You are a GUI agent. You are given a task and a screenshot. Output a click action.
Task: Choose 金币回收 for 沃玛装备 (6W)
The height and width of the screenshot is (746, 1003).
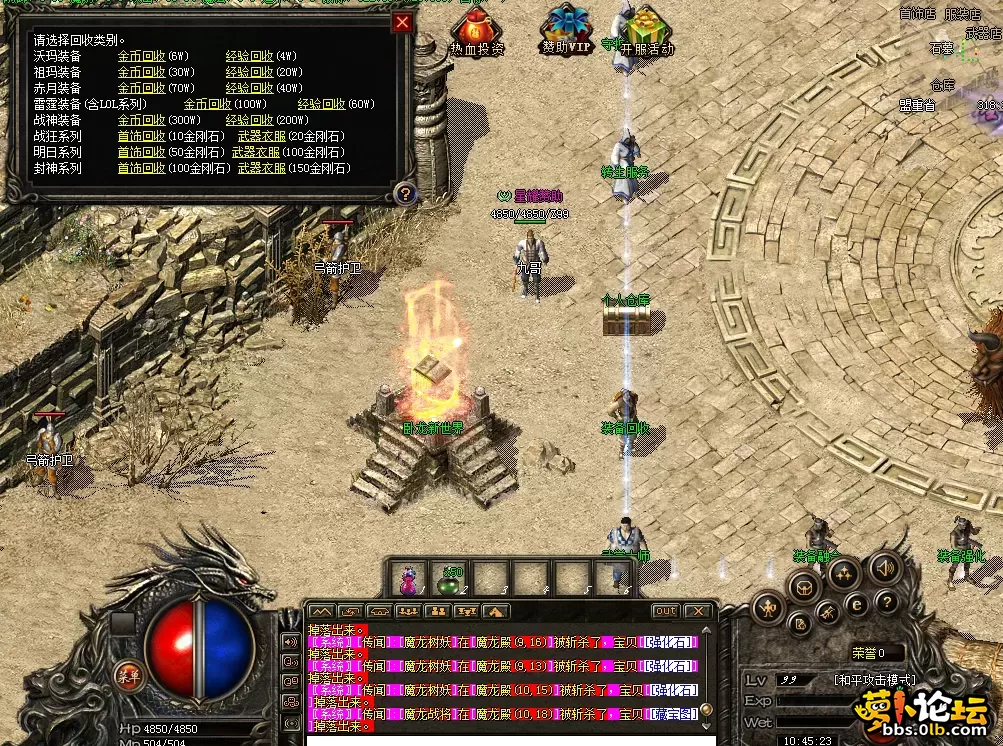click(141, 56)
